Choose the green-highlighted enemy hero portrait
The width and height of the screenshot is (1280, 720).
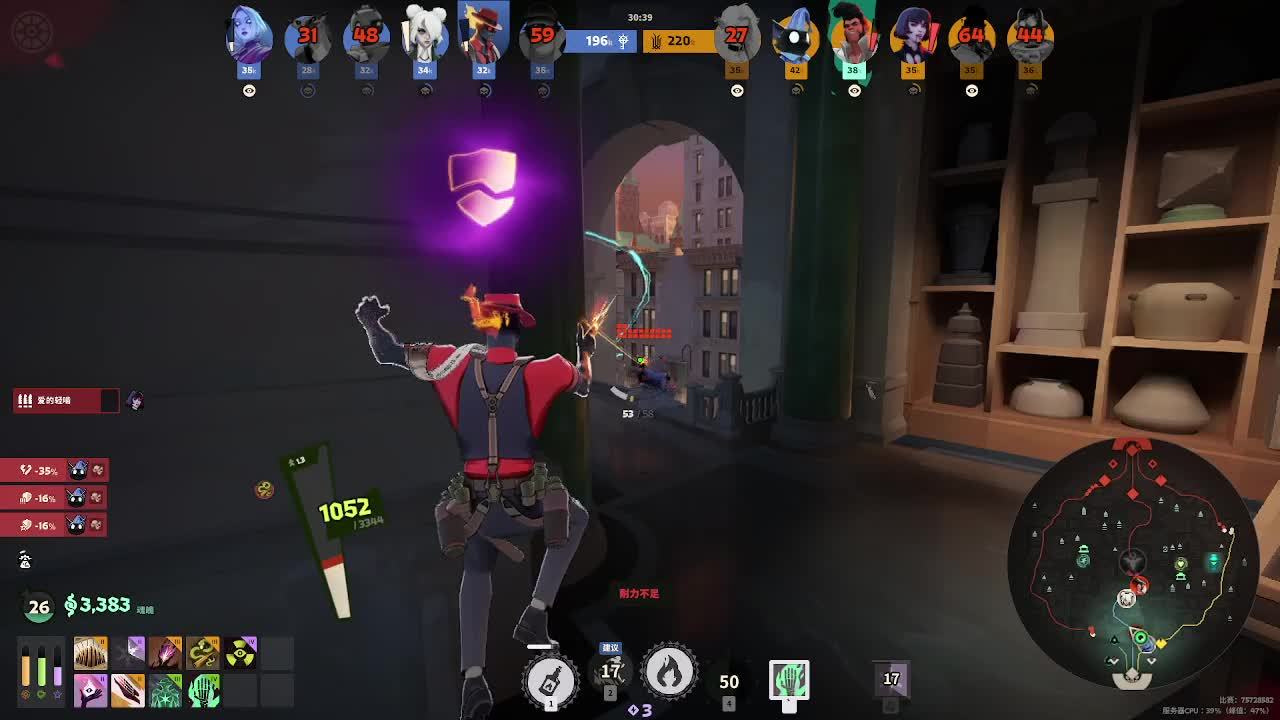pyautogui.click(x=853, y=36)
